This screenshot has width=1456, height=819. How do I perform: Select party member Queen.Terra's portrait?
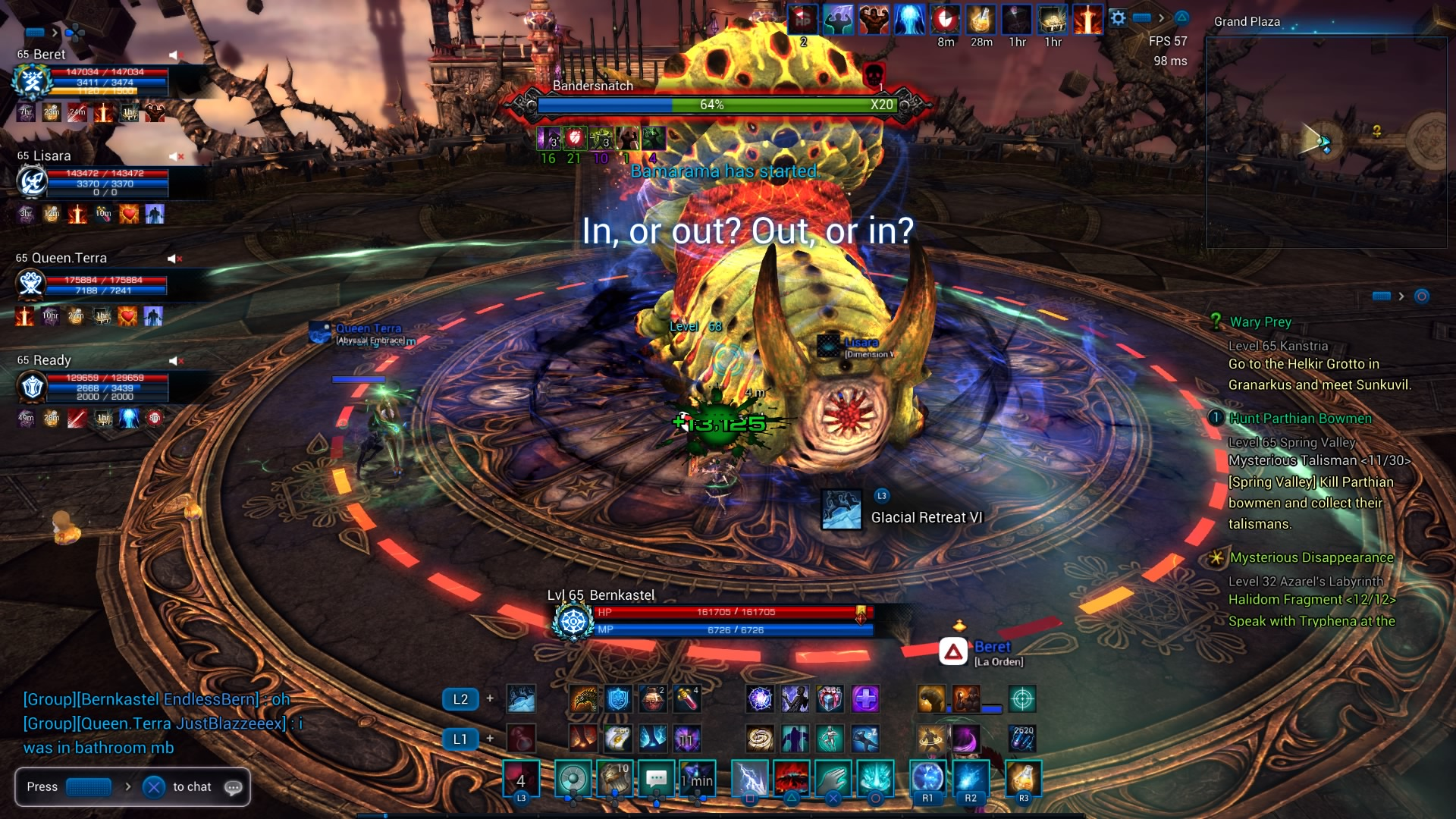31,284
